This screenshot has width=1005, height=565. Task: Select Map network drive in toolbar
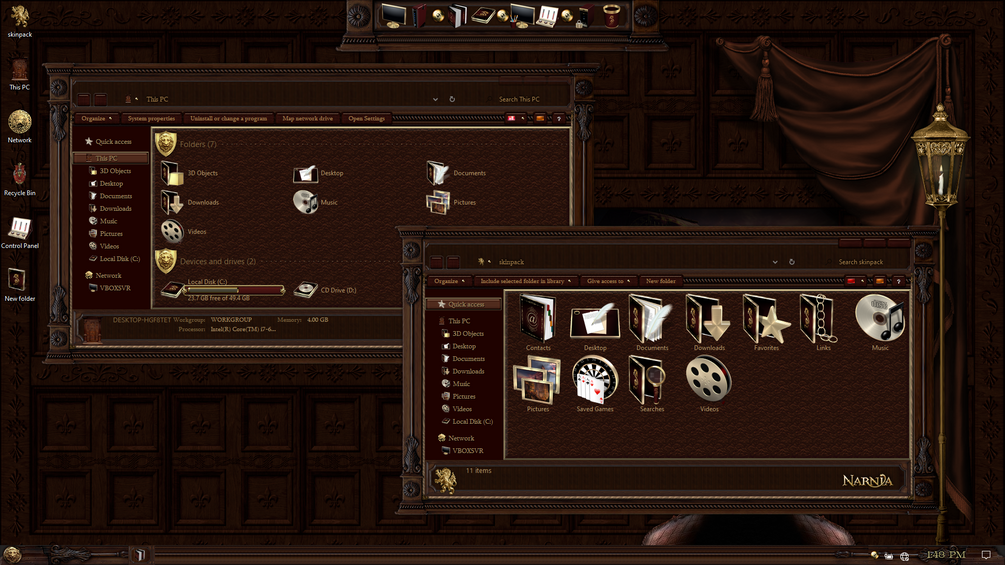click(x=307, y=118)
